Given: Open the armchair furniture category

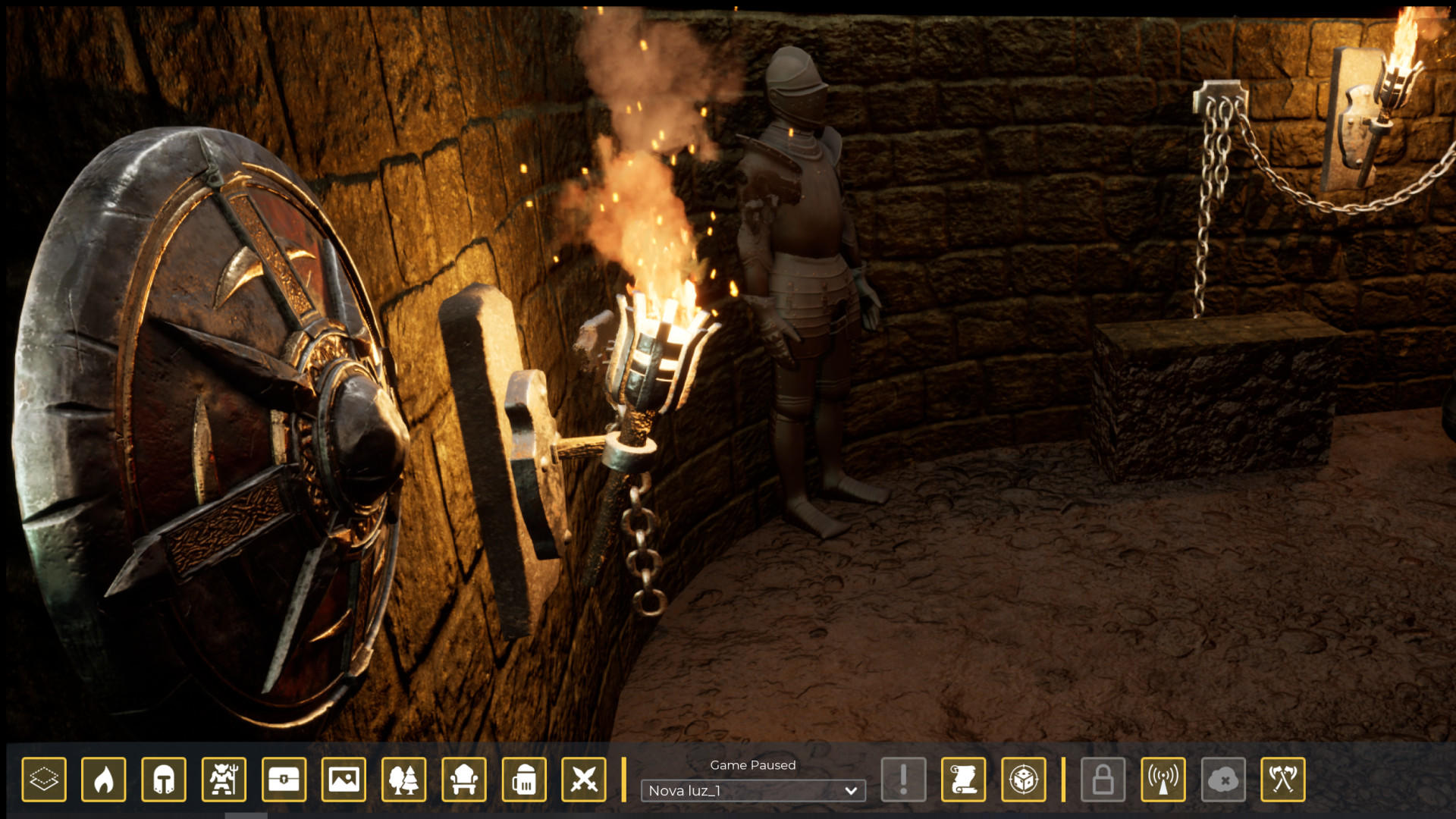Looking at the screenshot, I should tap(464, 779).
